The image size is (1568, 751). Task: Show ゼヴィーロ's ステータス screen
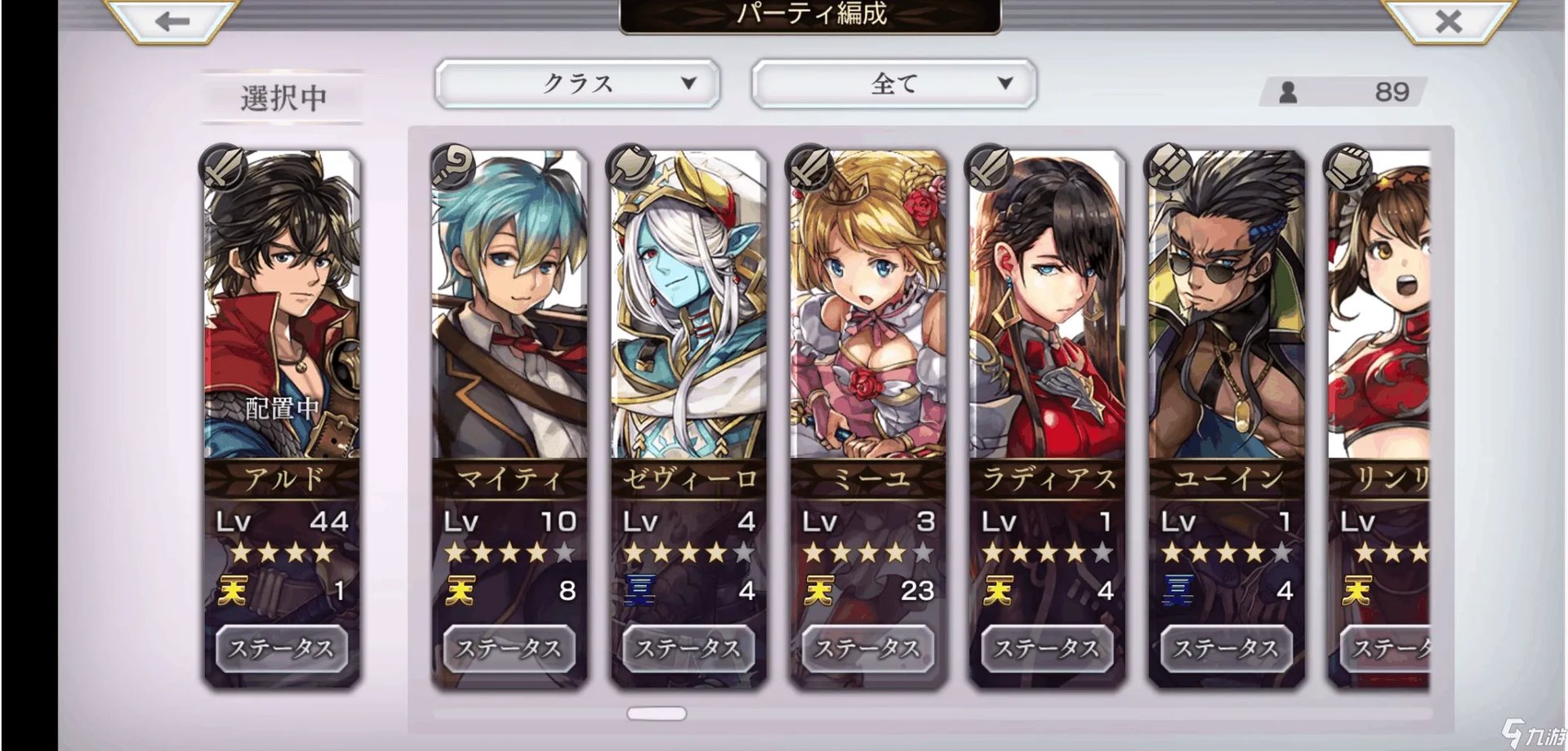coord(688,648)
